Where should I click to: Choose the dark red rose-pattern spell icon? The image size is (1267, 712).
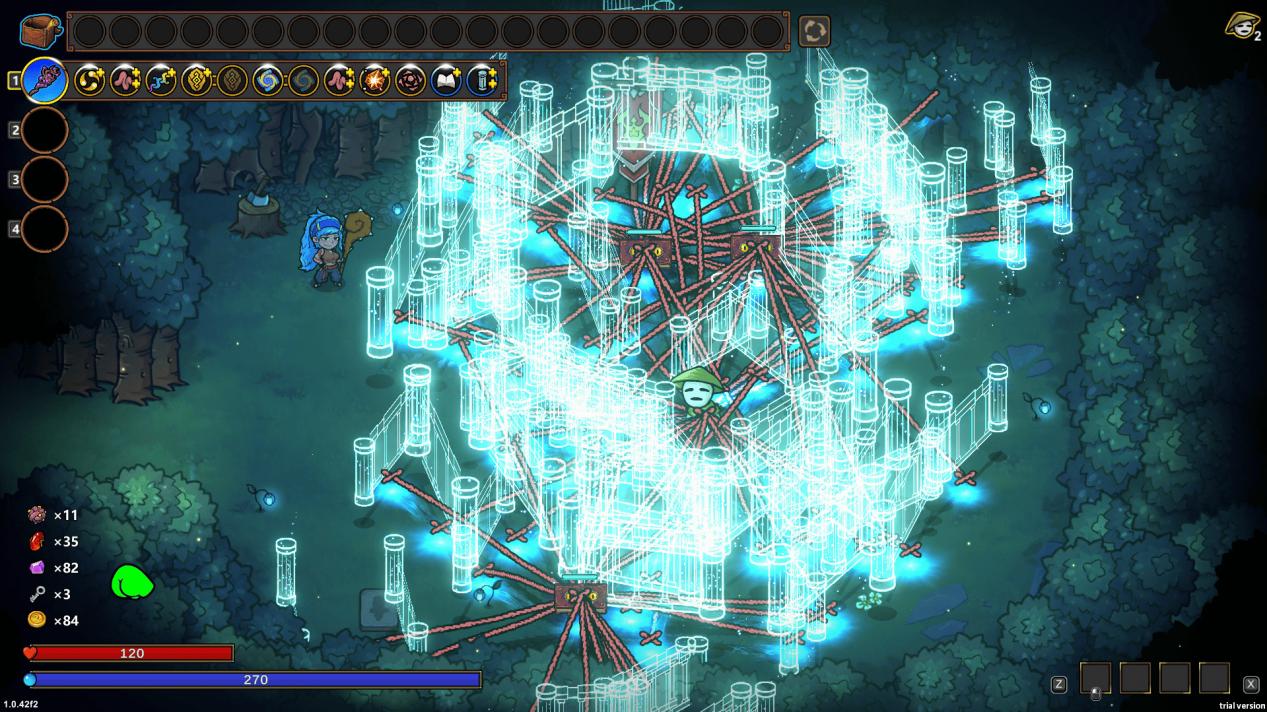410,80
